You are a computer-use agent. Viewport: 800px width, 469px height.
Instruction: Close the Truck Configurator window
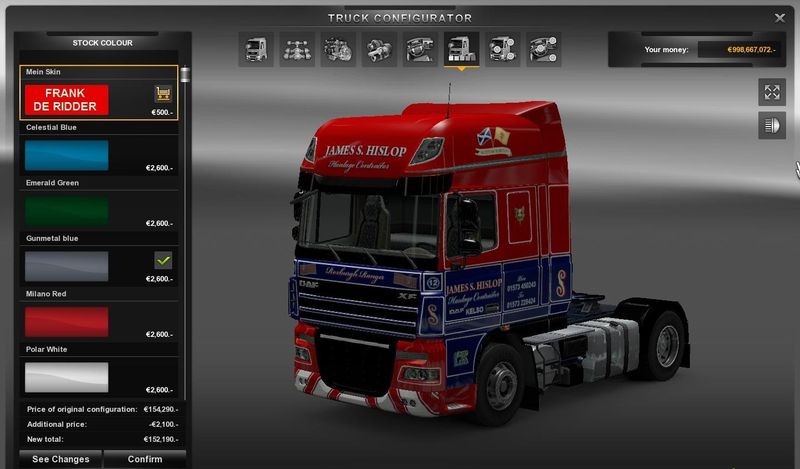click(x=780, y=18)
